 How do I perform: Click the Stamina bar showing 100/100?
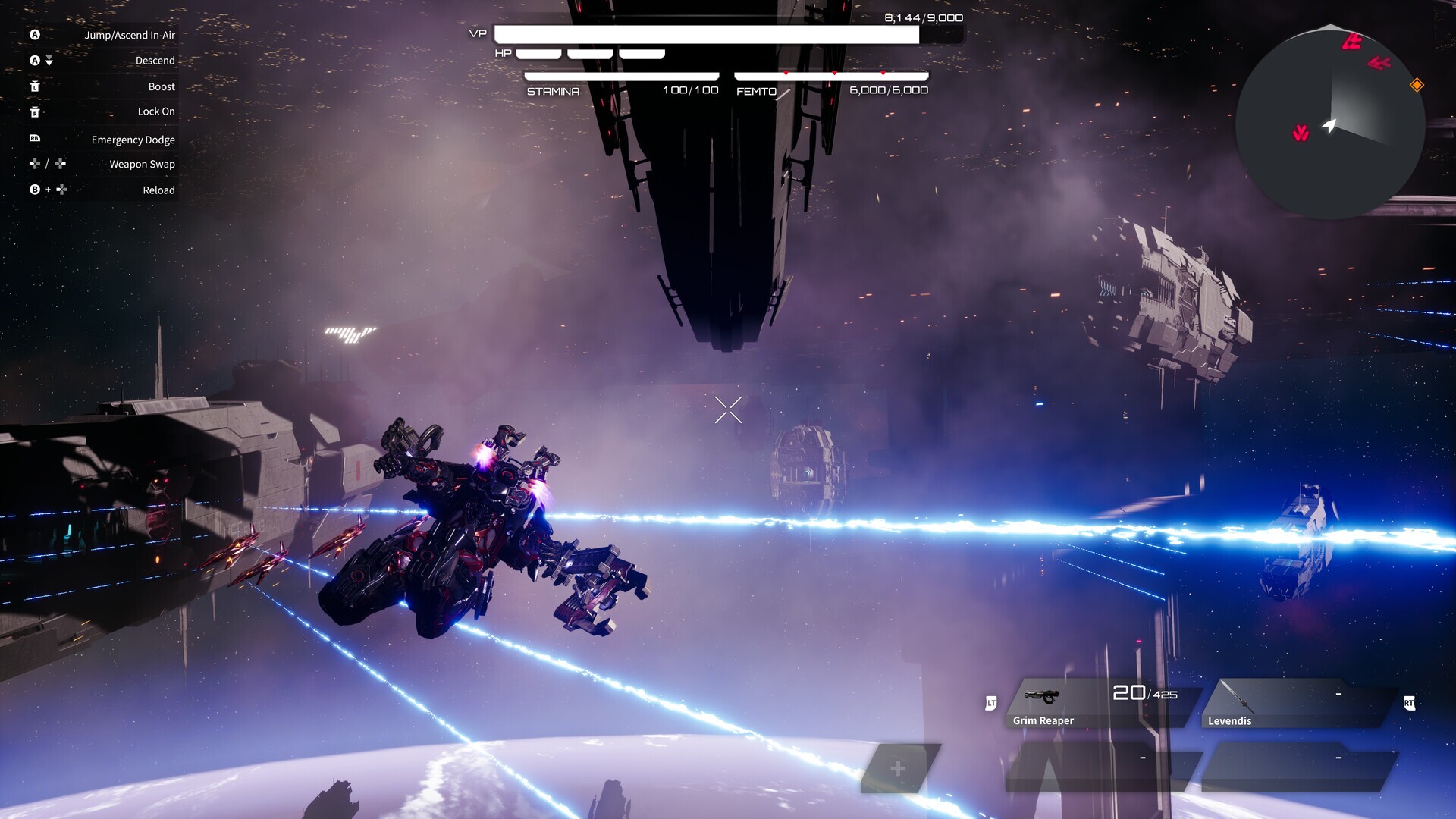pyautogui.click(x=620, y=76)
